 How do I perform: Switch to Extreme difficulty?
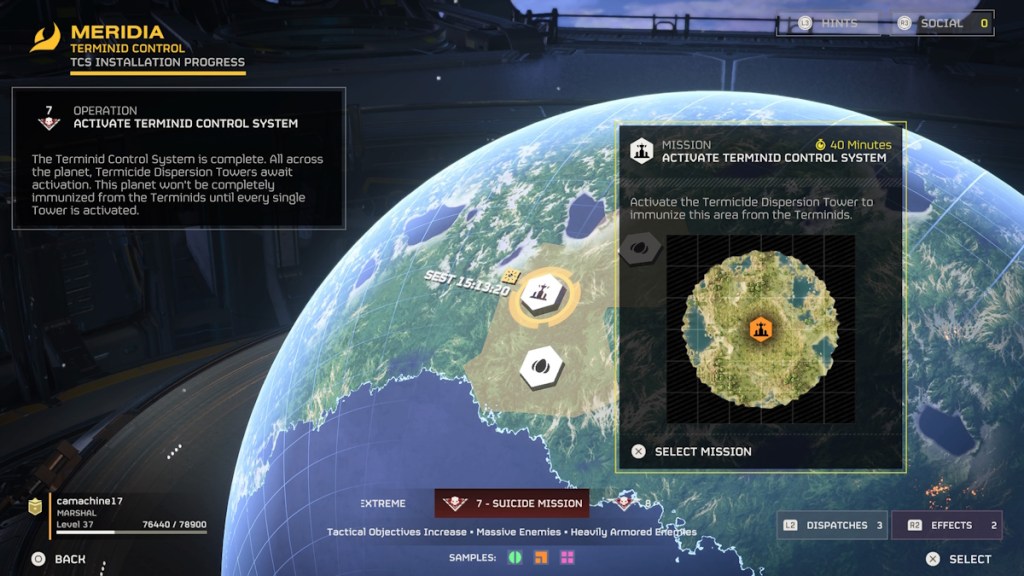383,503
